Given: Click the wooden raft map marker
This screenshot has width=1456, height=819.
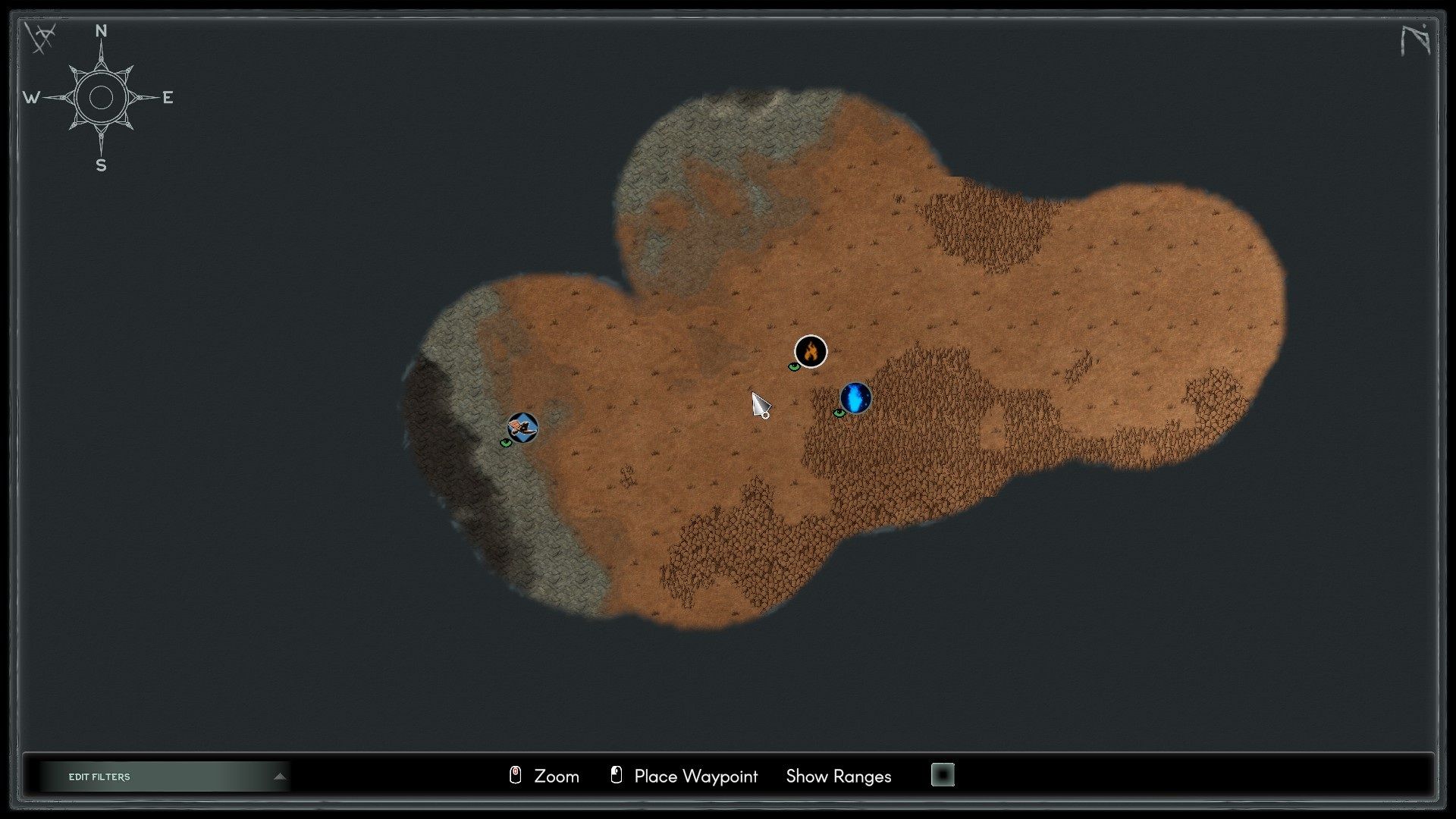Looking at the screenshot, I should 522,428.
